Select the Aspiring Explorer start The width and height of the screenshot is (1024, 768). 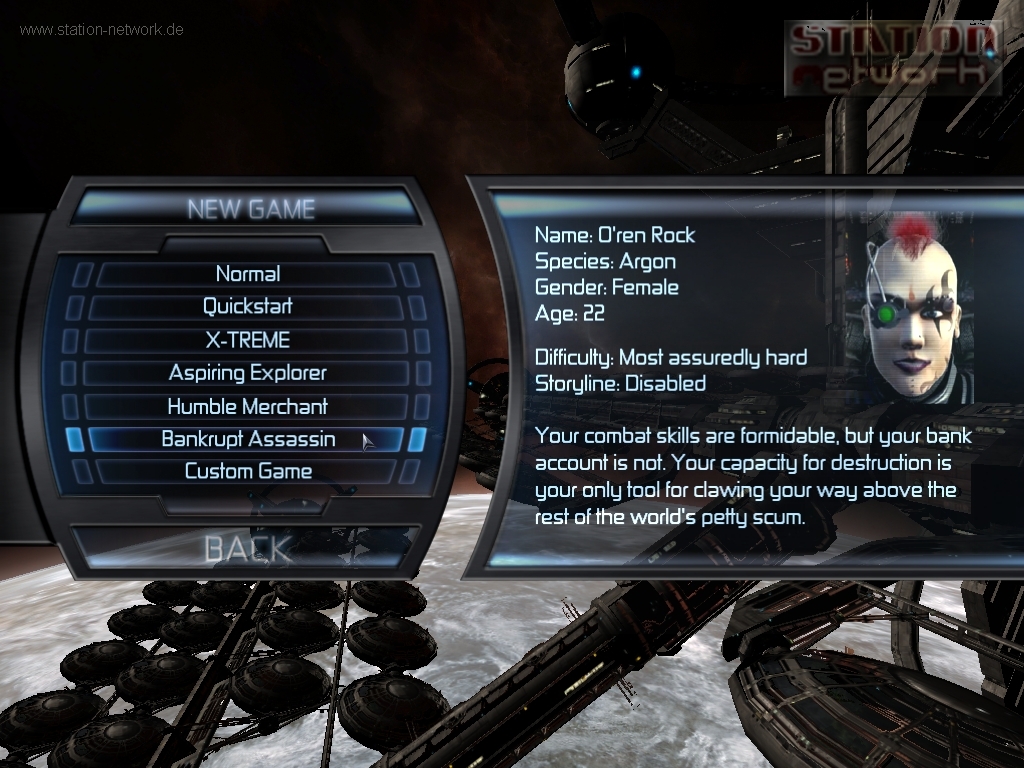coord(248,373)
